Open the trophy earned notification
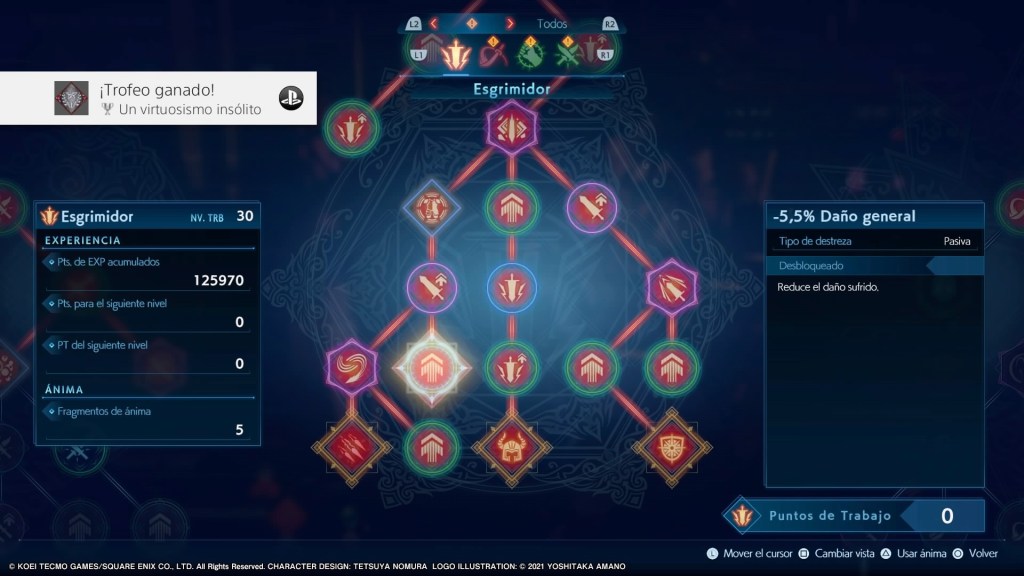The width and height of the screenshot is (1024, 576). (x=158, y=98)
